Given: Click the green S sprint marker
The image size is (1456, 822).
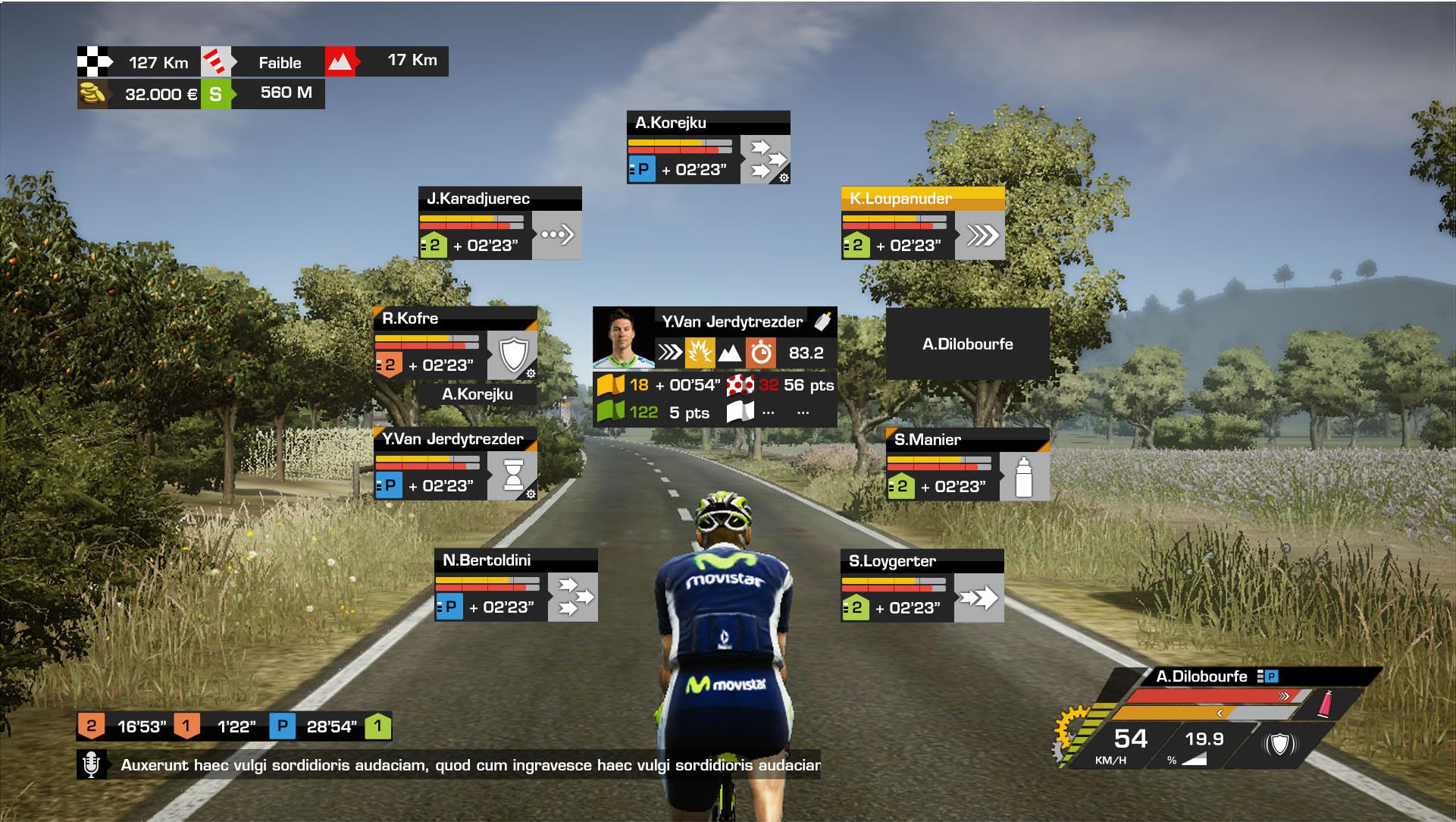Looking at the screenshot, I should click(x=216, y=94).
